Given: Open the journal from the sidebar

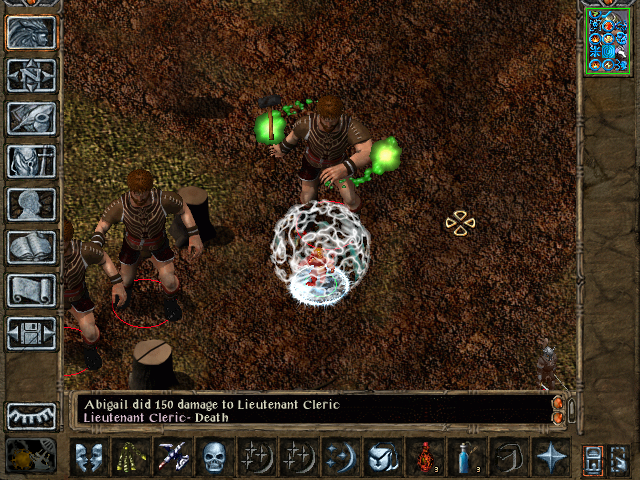Looking at the screenshot, I should point(32,118).
